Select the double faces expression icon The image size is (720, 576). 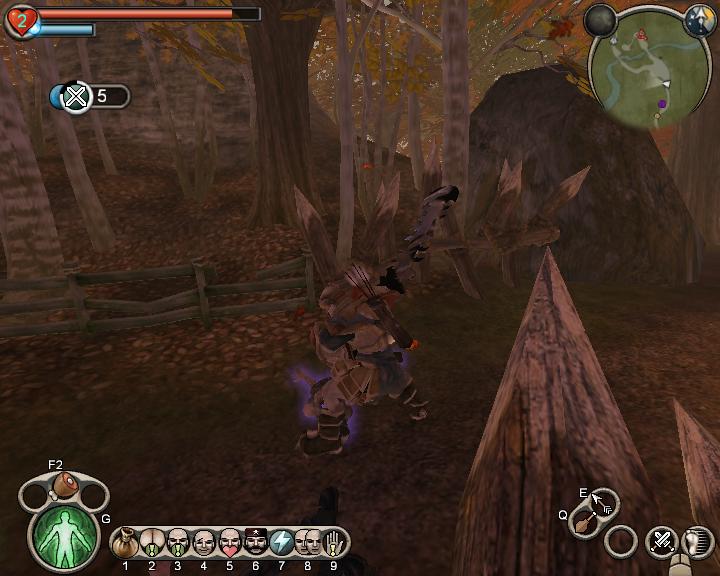(307, 542)
